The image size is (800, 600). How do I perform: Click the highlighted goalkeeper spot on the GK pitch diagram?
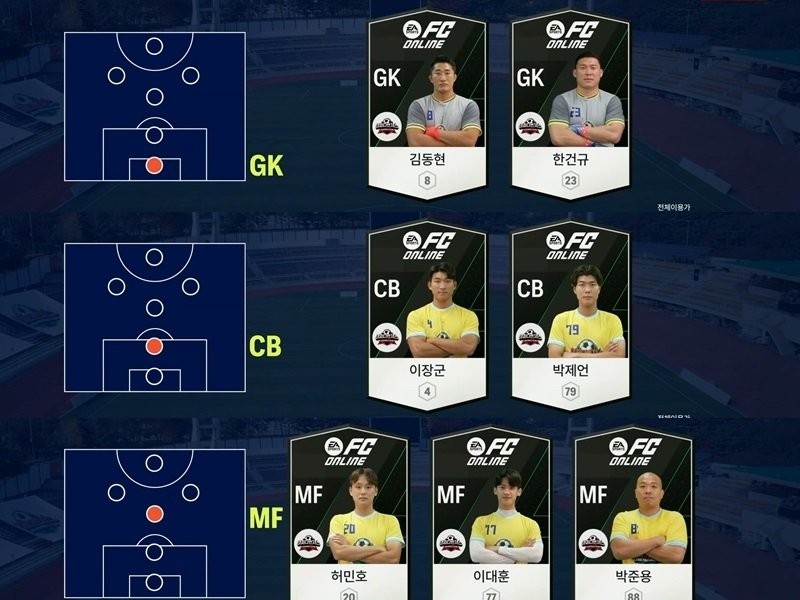coord(154,166)
